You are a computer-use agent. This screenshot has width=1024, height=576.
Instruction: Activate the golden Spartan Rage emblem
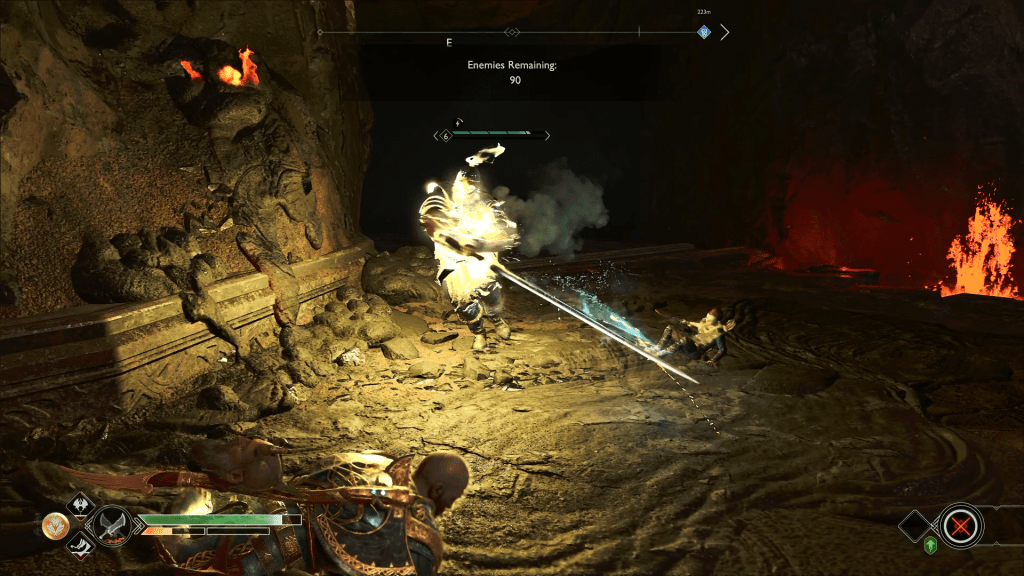point(55,524)
